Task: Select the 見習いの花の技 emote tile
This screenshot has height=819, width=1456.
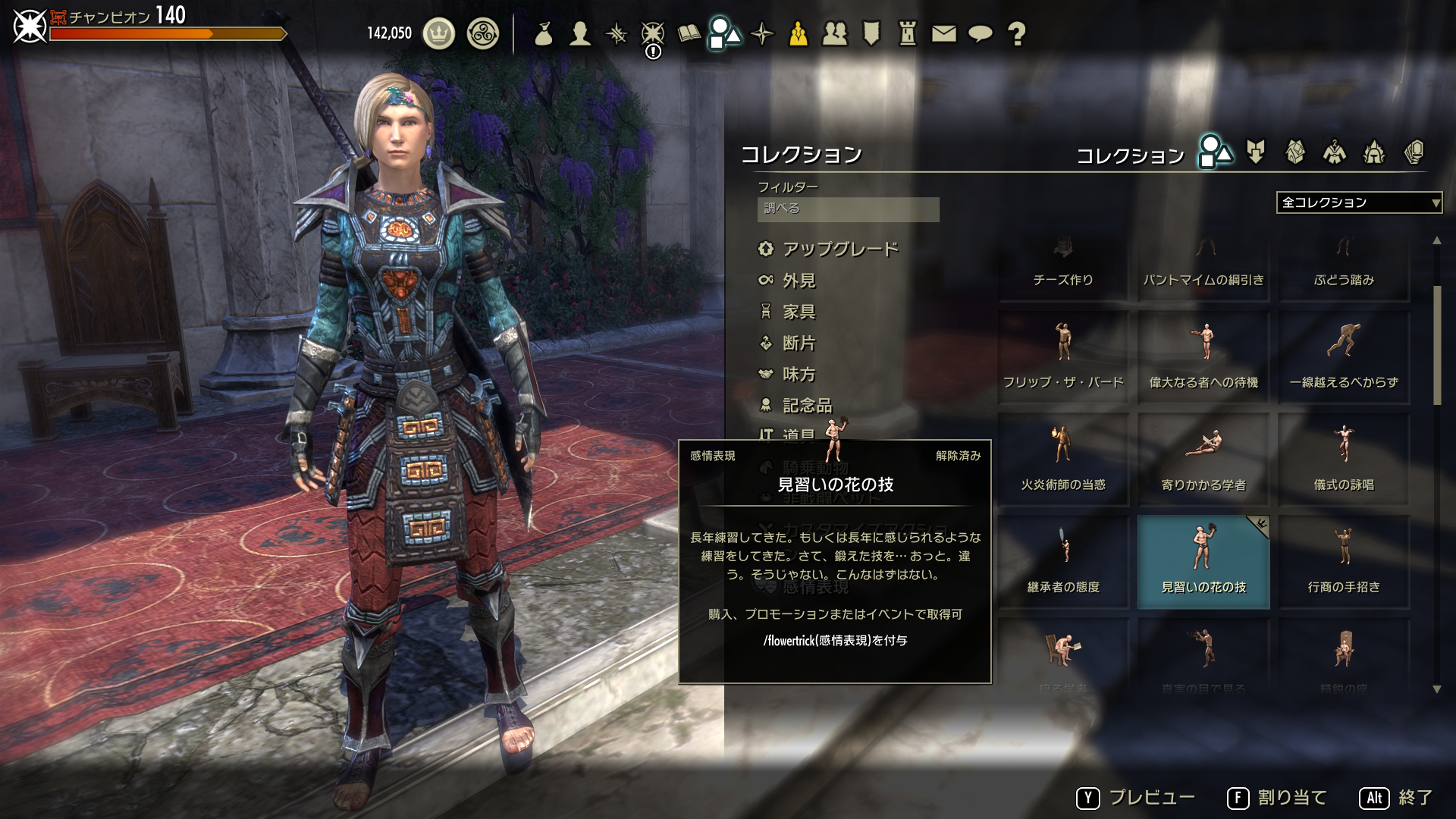Action: click(1203, 562)
